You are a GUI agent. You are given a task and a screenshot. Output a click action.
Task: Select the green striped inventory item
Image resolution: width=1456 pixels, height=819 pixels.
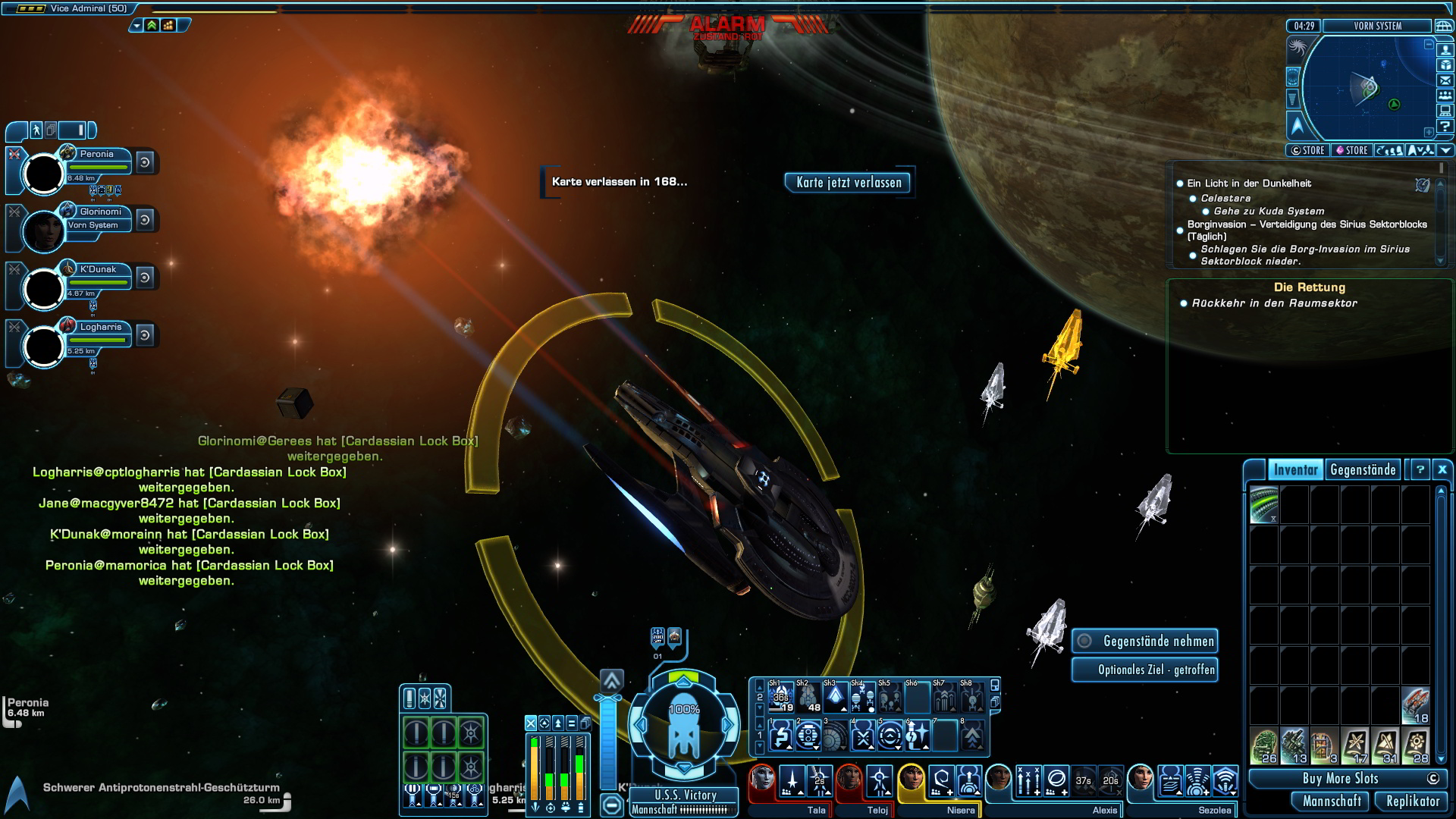click(x=1264, y=505)
